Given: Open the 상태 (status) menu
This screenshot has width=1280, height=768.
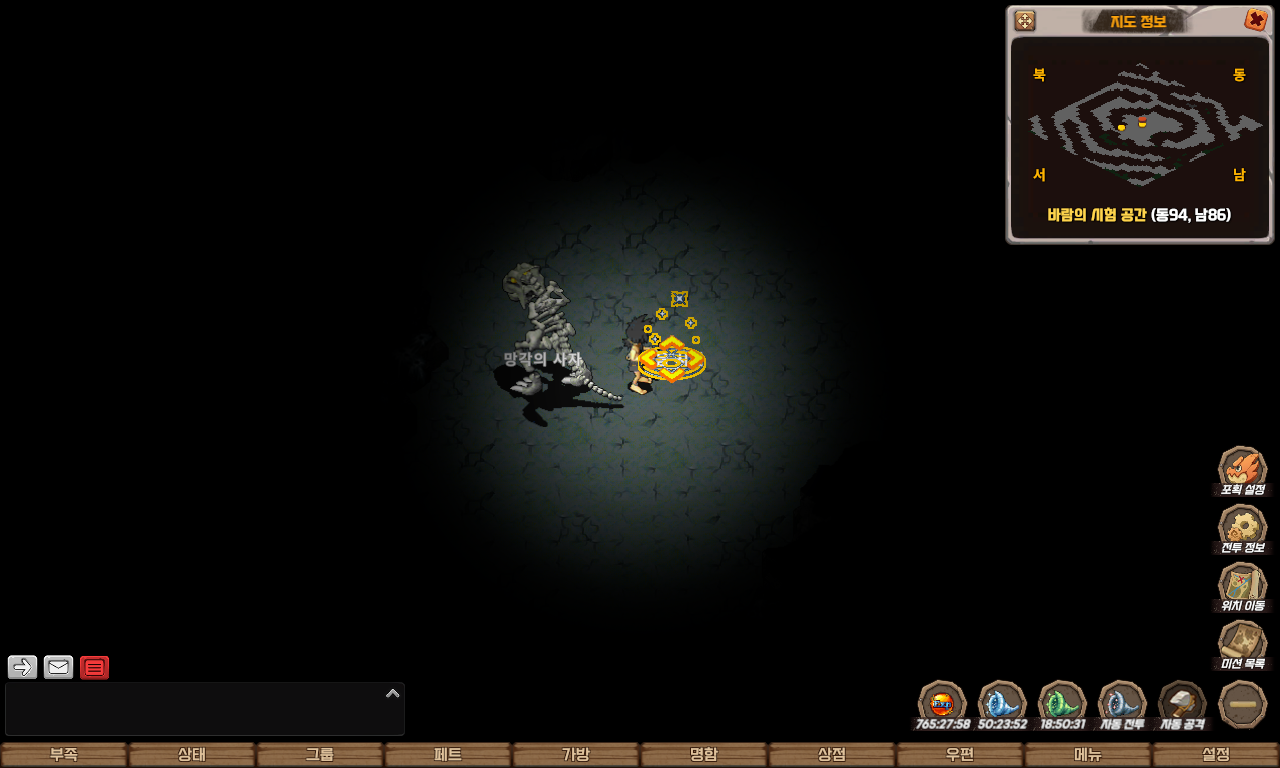Looking at the screenshot, I should pos(192,755).
